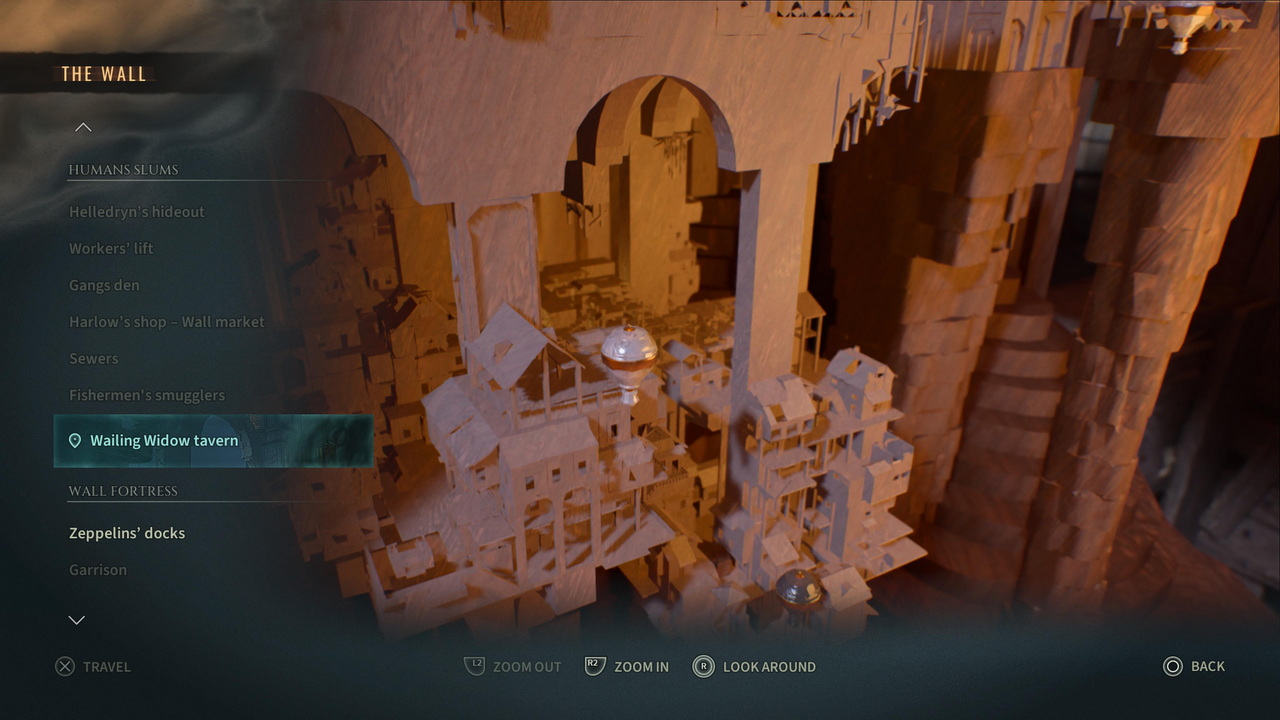Image resolution: width=1280 pixels, height=720 pixels.
Task: Select the Sewers entry
Action: tap(94, 359)
